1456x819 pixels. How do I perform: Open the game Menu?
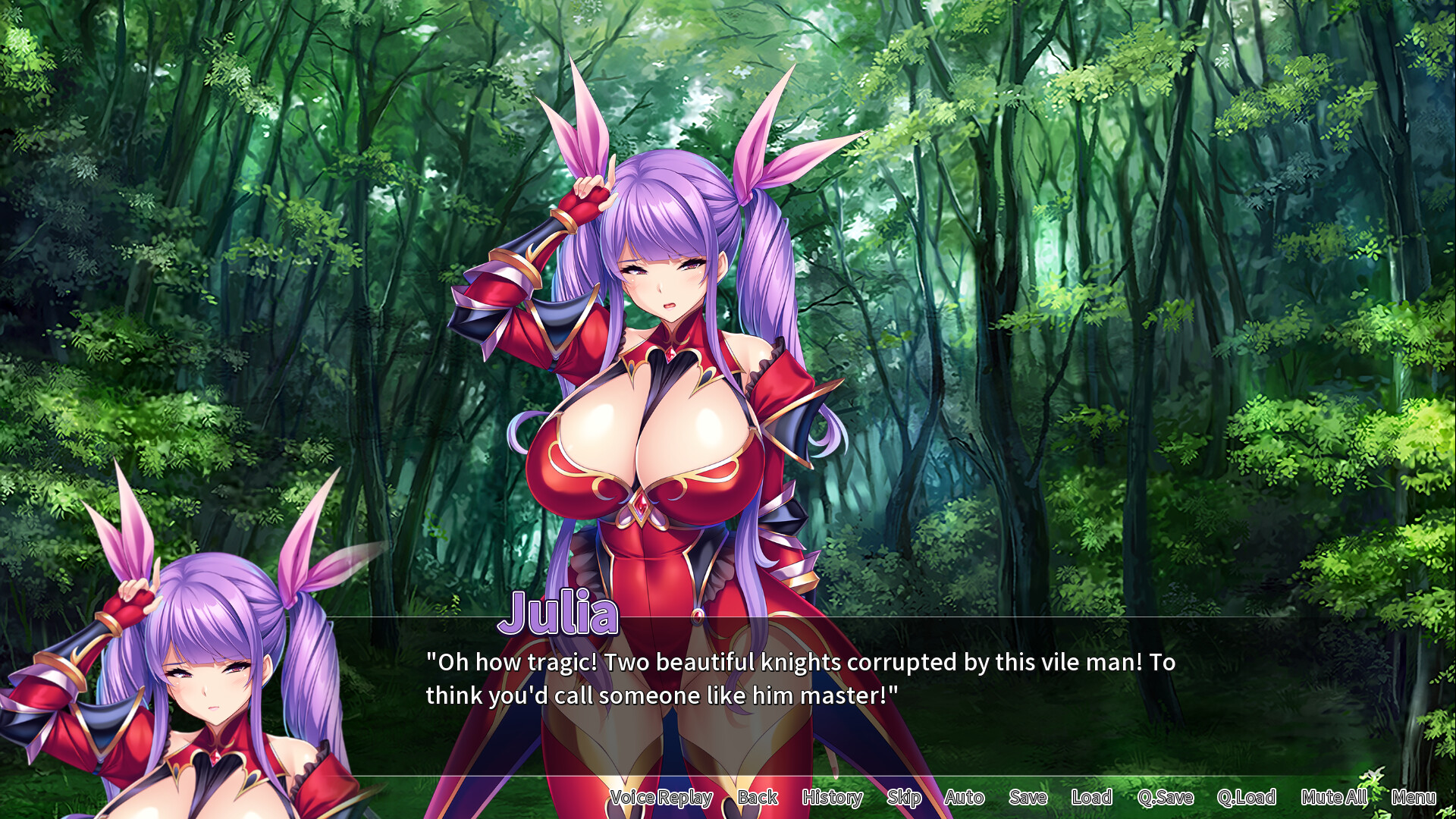1414,798
